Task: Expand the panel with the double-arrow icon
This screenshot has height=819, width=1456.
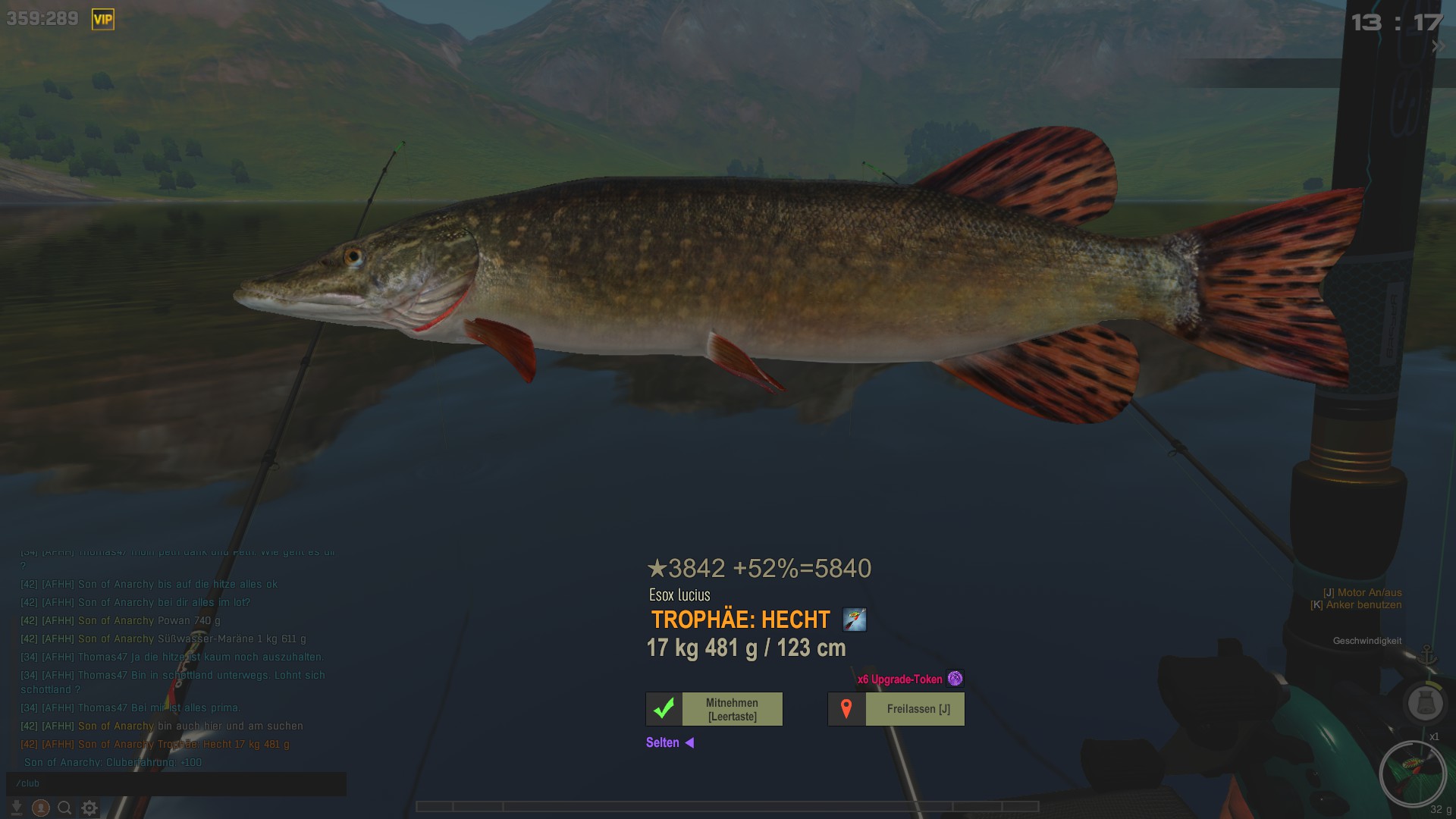Action: (x=1438, y=46)
